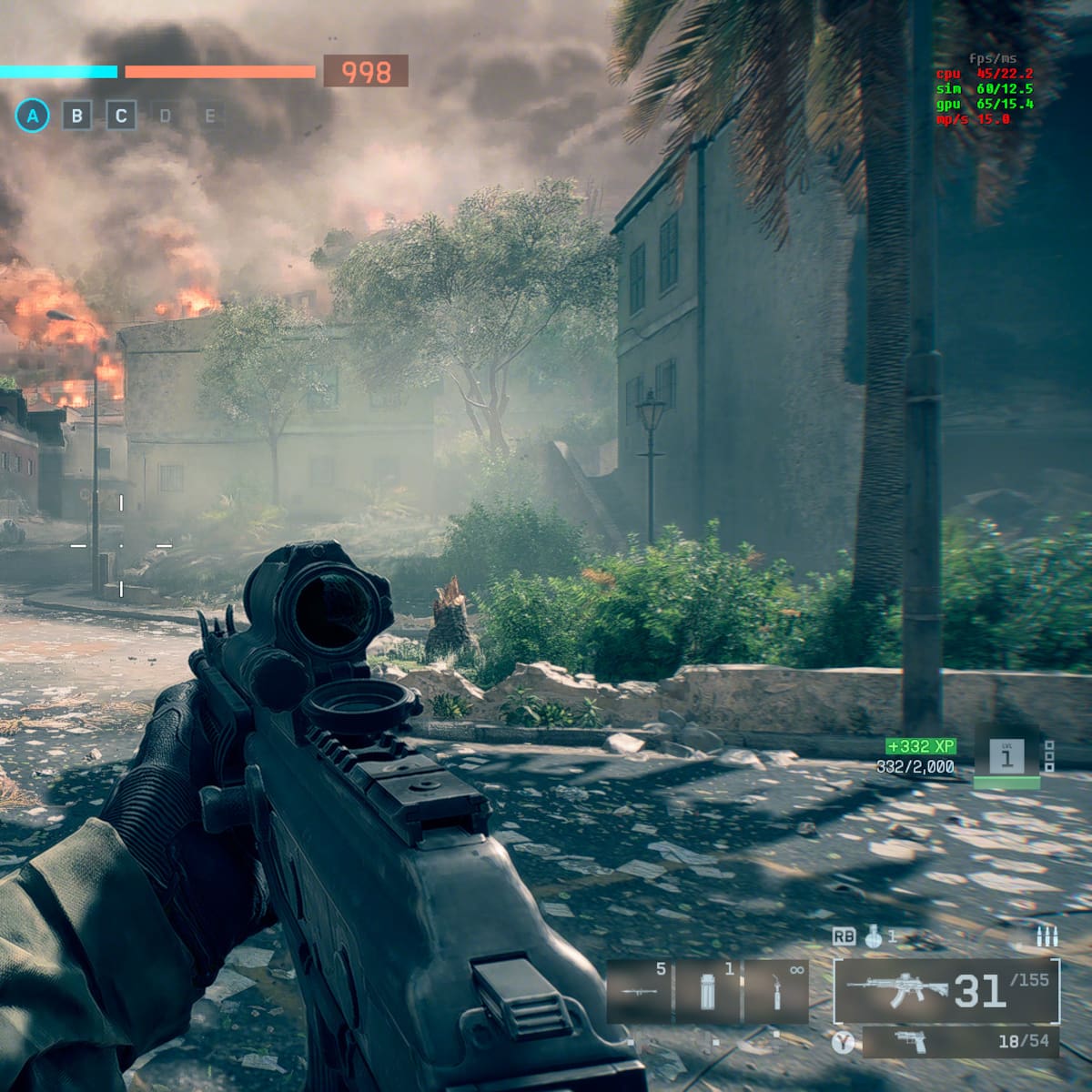Select the rocket launcher gadget slot
The image size is (1092, 1092).
[639, 991]
